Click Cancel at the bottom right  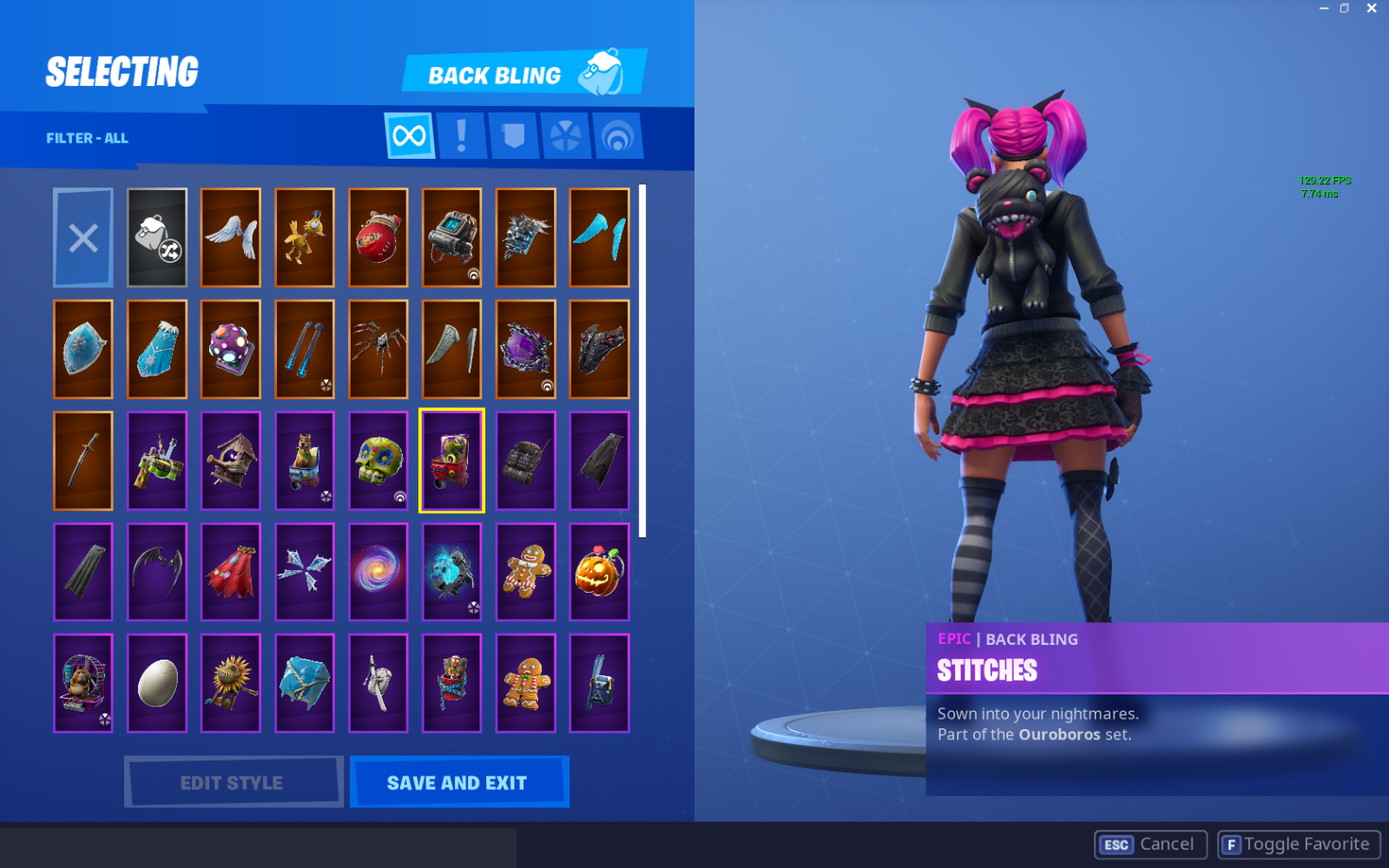pyautogui.click(x=1151, y=843)
